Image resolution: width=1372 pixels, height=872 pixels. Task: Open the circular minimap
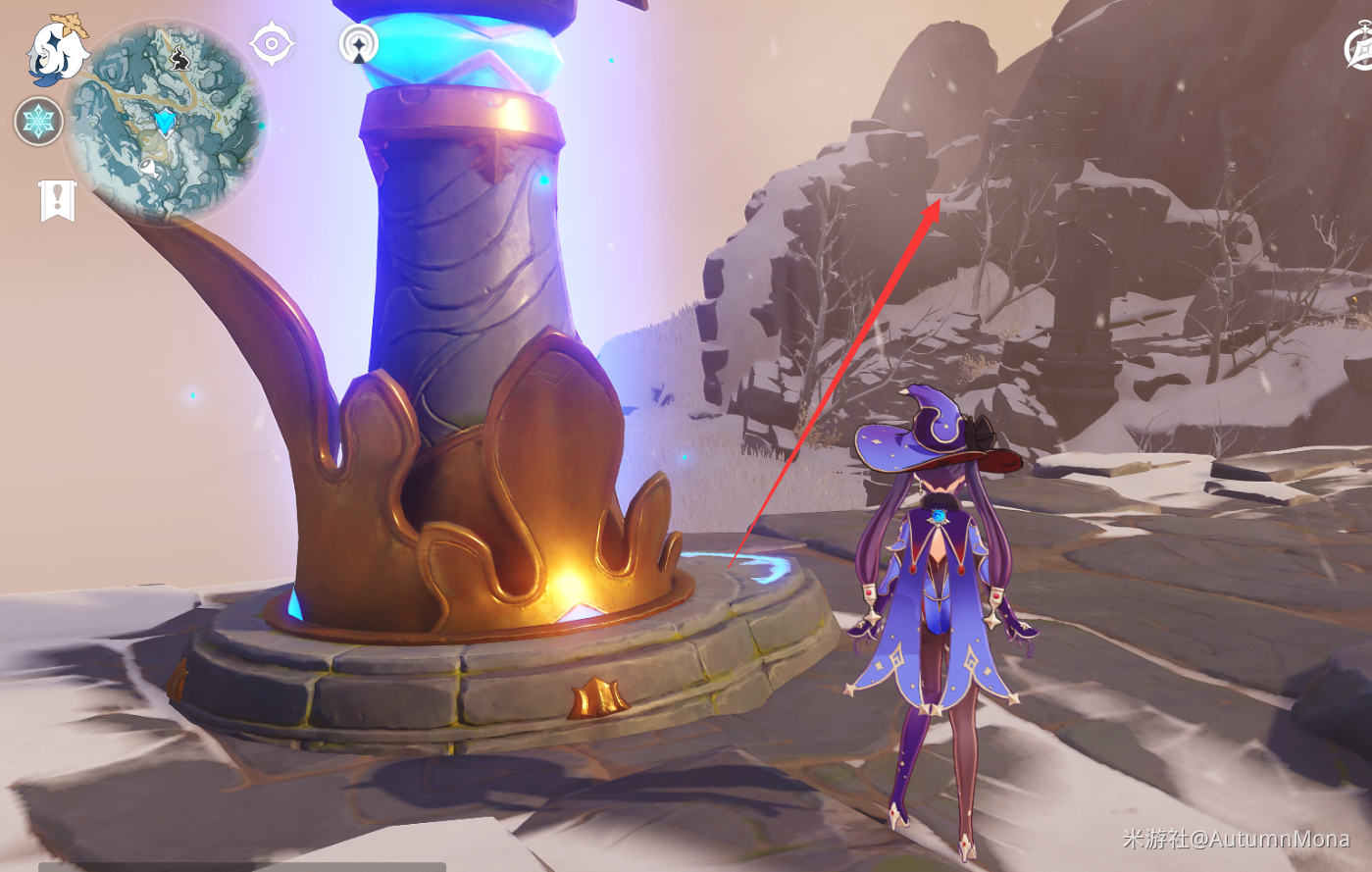(x=165, y=122)
